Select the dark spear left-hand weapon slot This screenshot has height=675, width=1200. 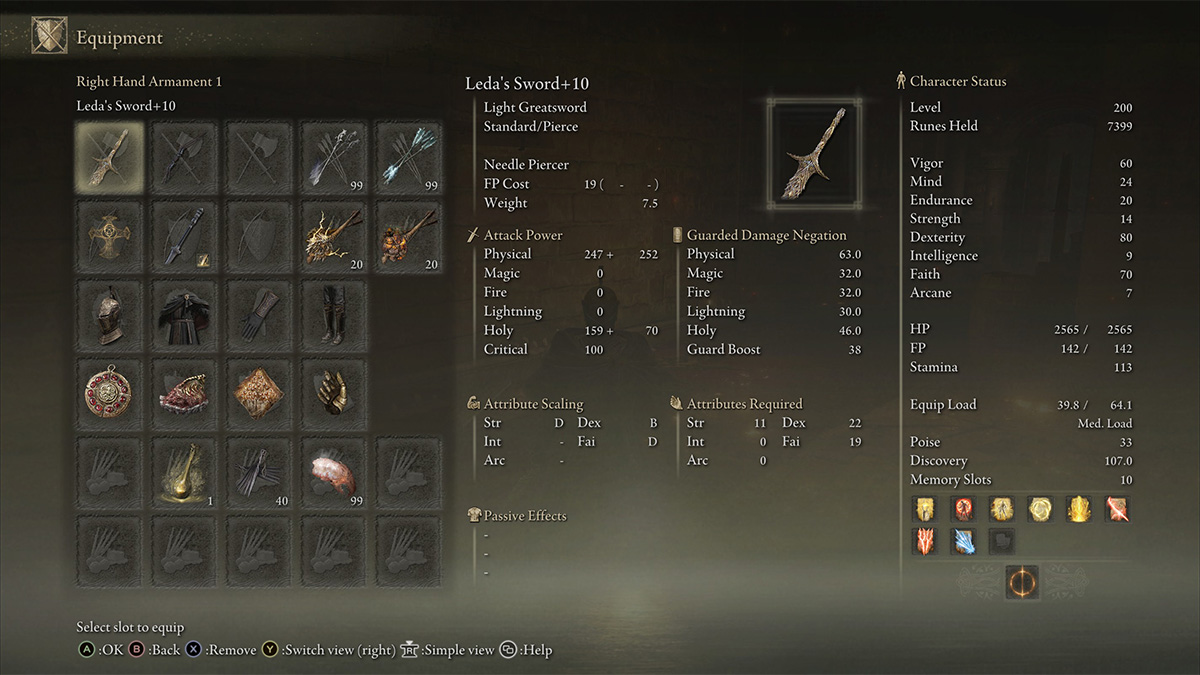[x=184, y=235]
